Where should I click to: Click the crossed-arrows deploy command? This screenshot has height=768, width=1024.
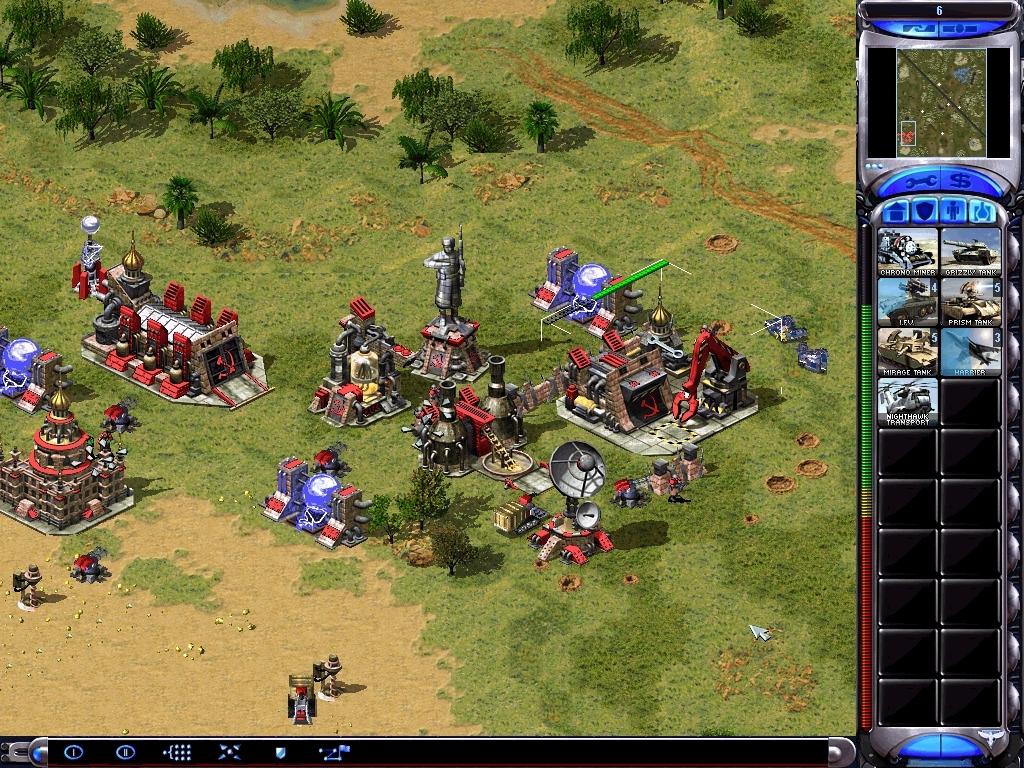click(229, 752)
